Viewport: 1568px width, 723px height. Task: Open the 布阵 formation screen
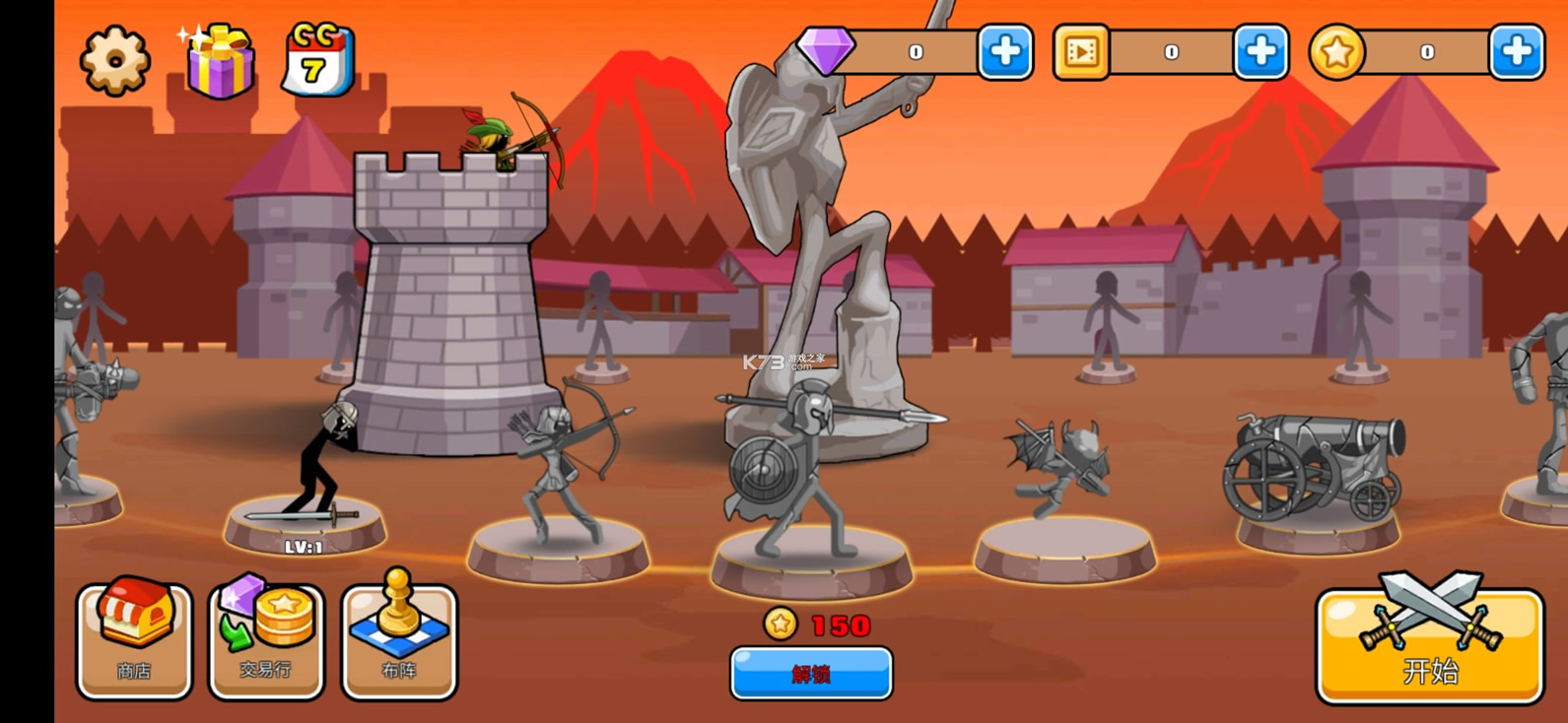tap(399, 640)
